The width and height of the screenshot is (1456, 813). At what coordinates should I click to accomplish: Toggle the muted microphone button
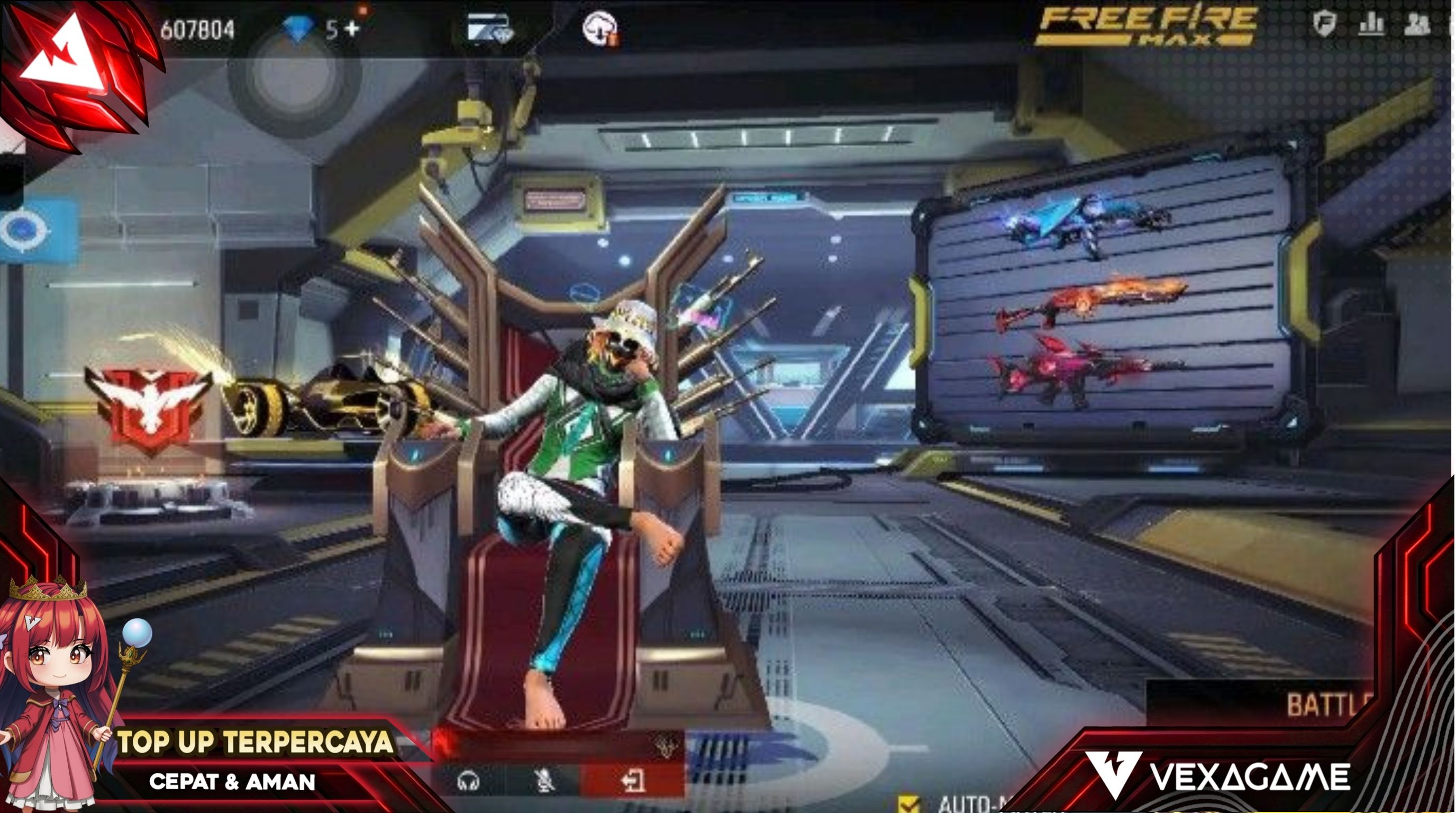(544, 781)
